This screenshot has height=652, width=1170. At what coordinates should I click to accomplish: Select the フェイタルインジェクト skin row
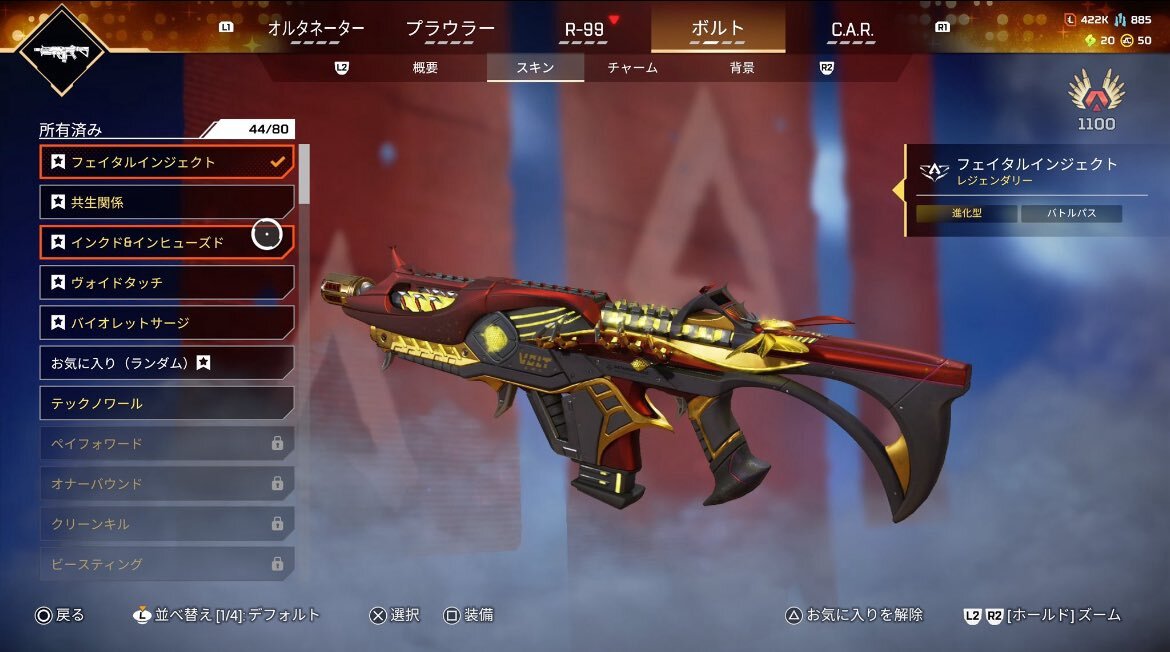[167, 162]
